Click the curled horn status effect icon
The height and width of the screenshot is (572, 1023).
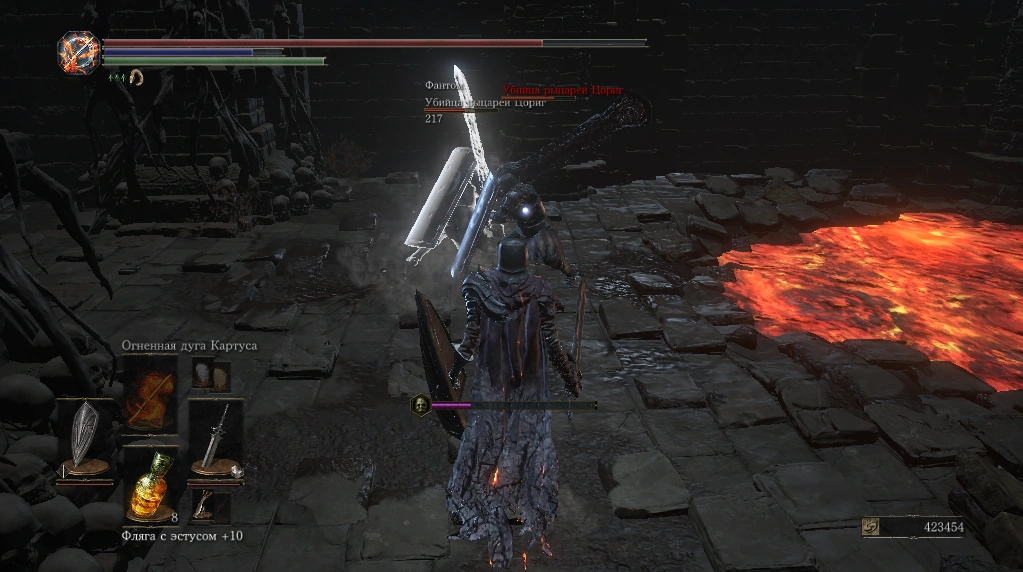pos(136,76)
